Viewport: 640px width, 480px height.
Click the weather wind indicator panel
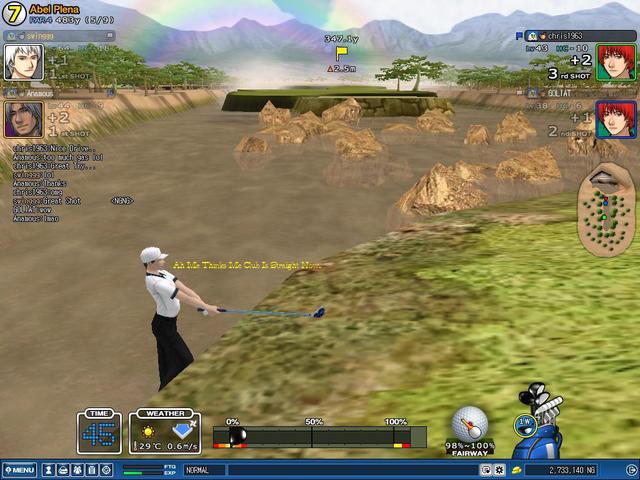pyautogui.click(x=165, y=432)
